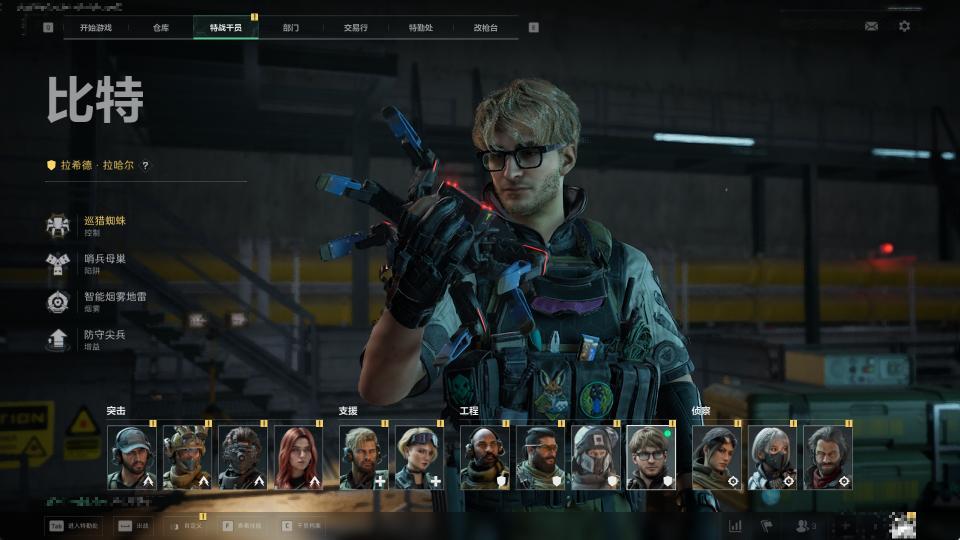
Task: Open the 交易行 tab
Action: tap(355, 27)
